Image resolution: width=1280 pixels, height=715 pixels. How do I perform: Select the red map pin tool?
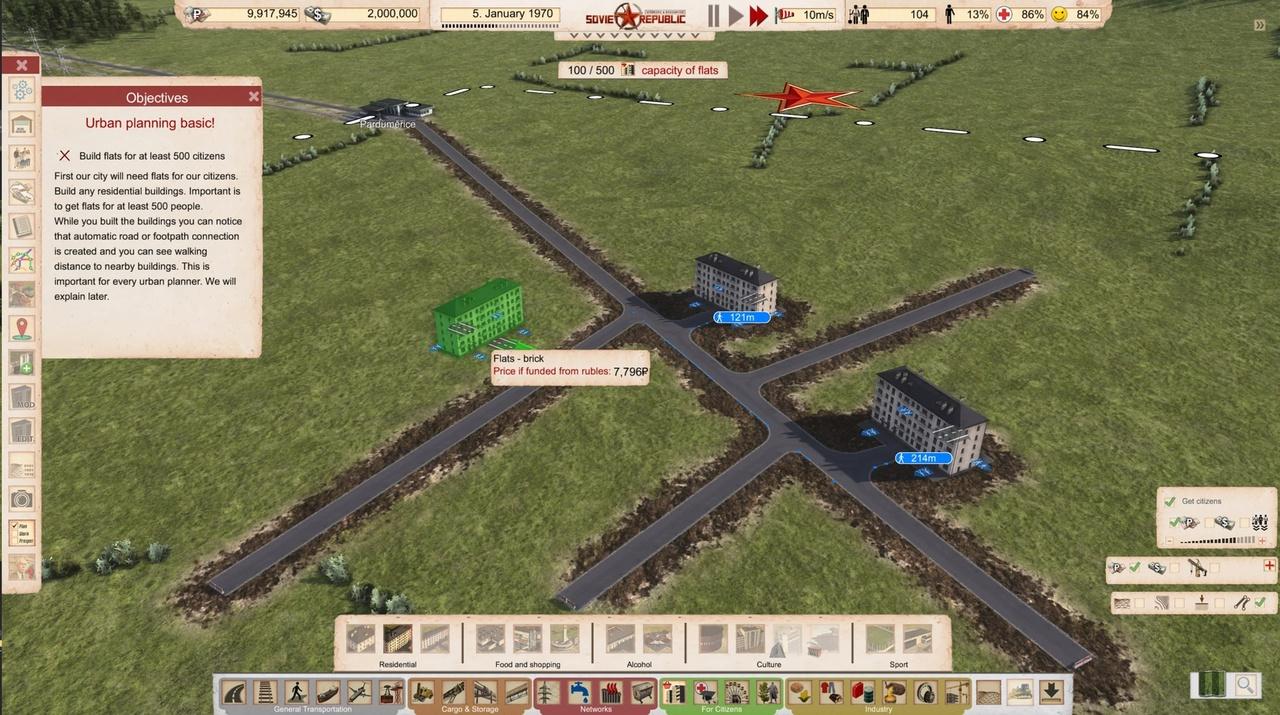(x=22, y=329)
